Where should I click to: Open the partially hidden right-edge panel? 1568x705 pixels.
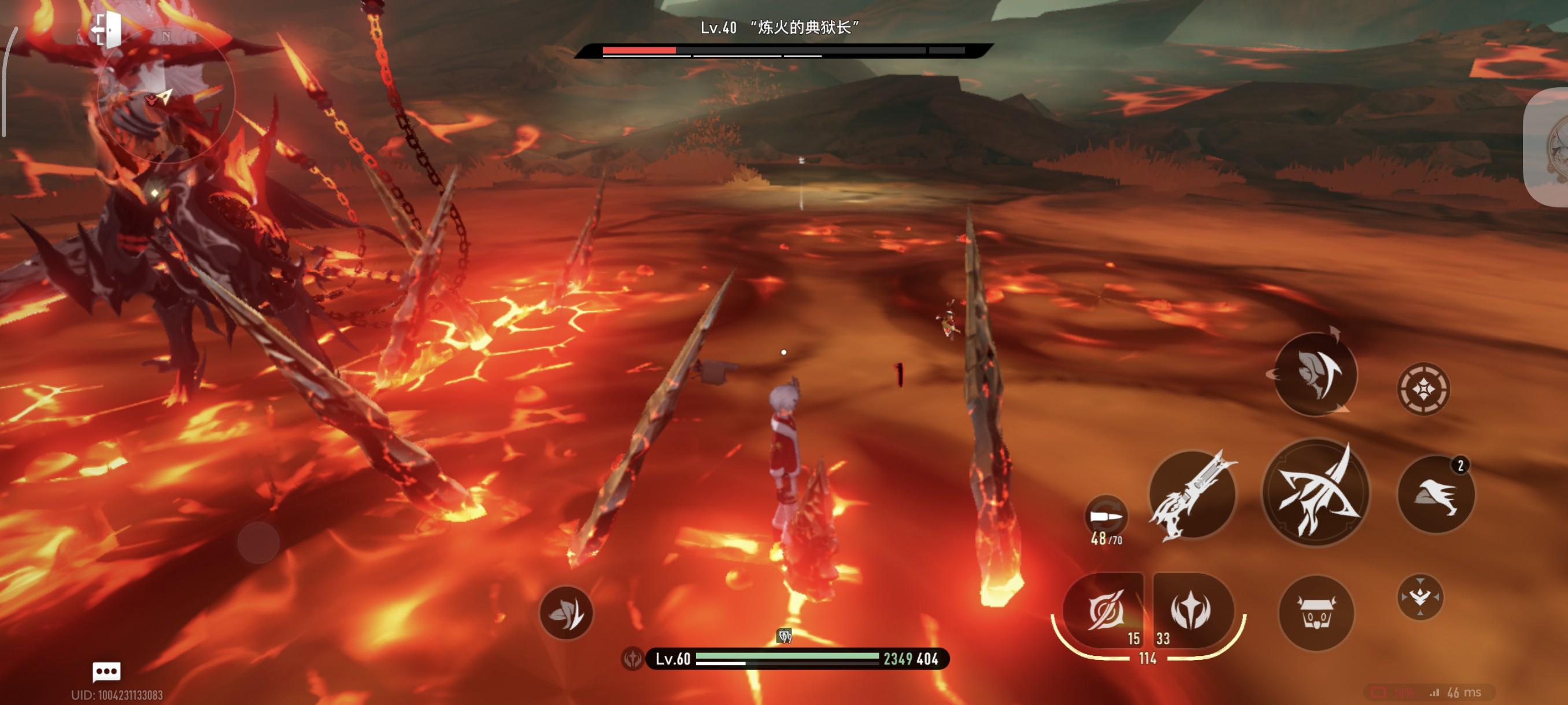coord(1549,147)
